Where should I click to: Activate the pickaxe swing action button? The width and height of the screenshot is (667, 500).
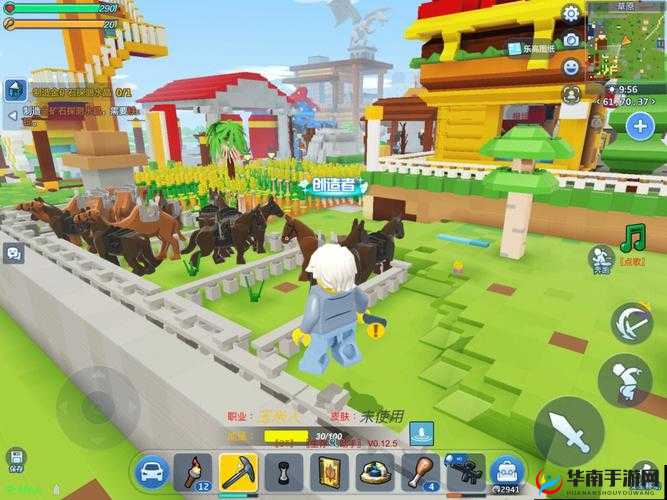[x=632, y=322]
